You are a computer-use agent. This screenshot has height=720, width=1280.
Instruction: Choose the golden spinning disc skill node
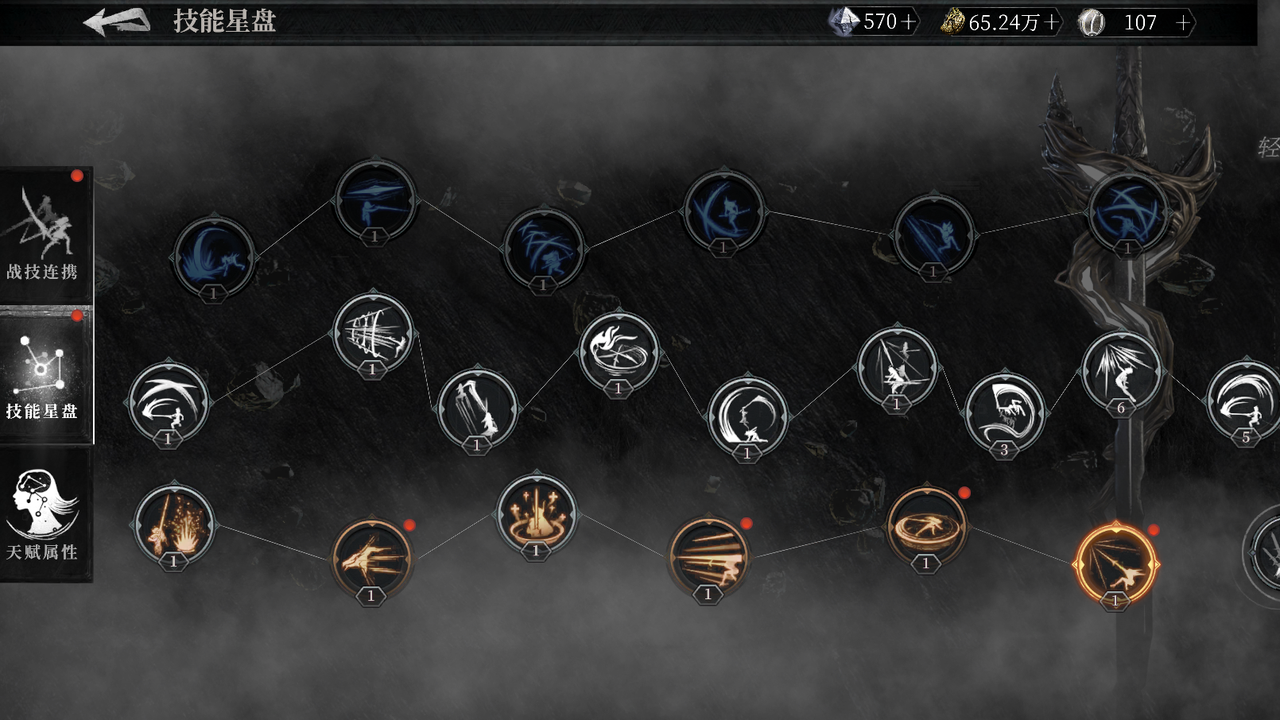926,525
